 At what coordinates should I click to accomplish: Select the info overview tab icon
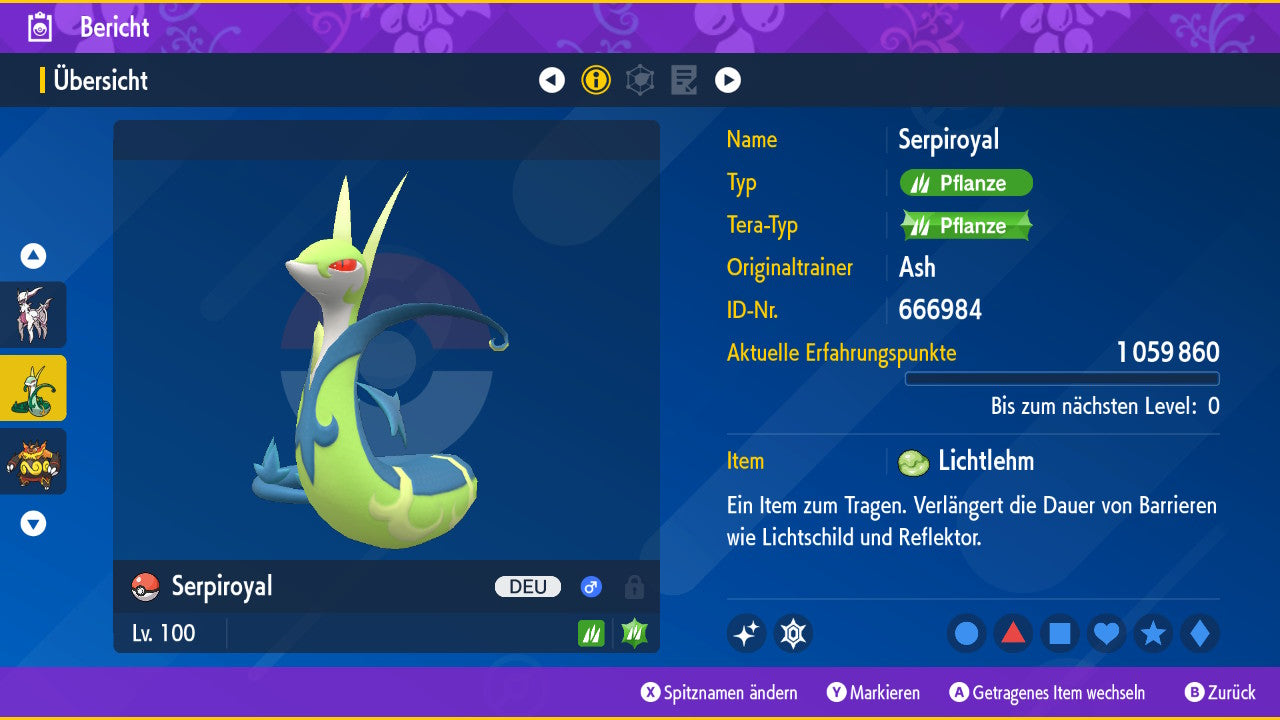coord(596,80)
